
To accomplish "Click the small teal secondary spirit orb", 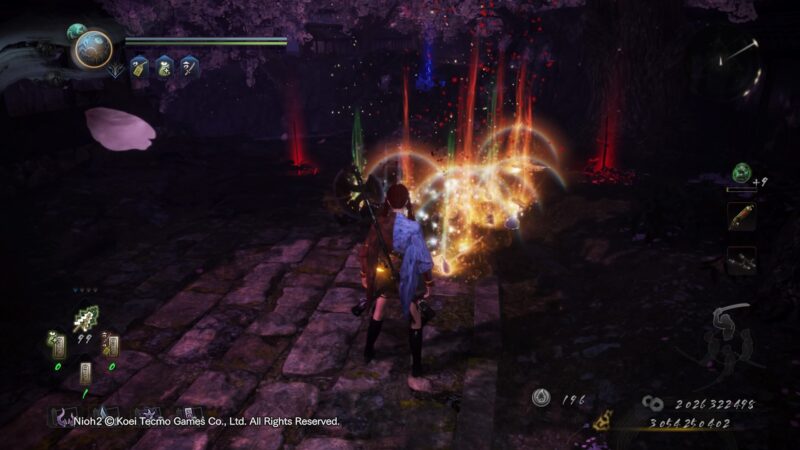I will coord(76,32).
